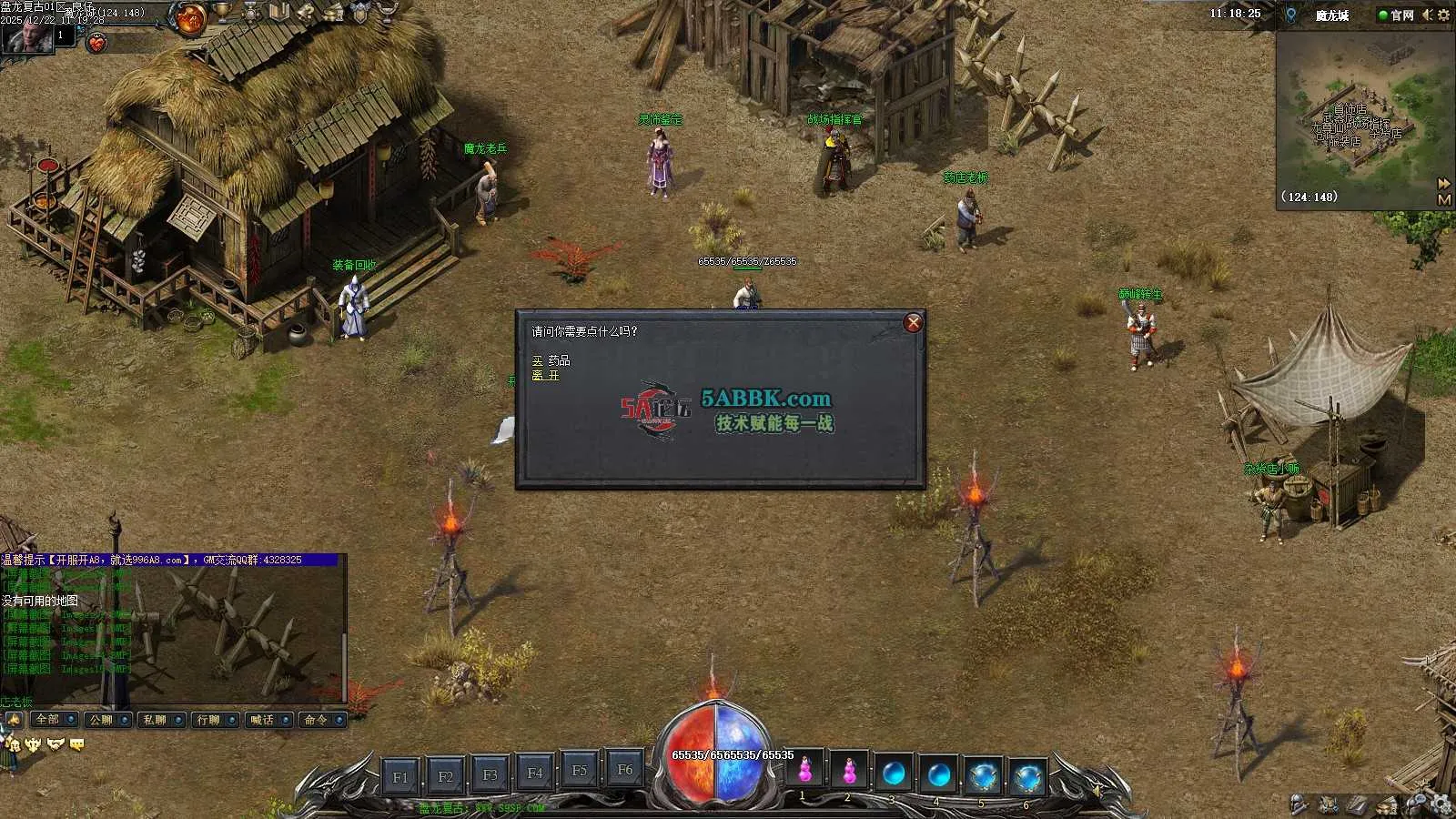Open settings via the top-right gear icon
Viewport: 1456px width, 819px height.
(x=1443, y=15)
